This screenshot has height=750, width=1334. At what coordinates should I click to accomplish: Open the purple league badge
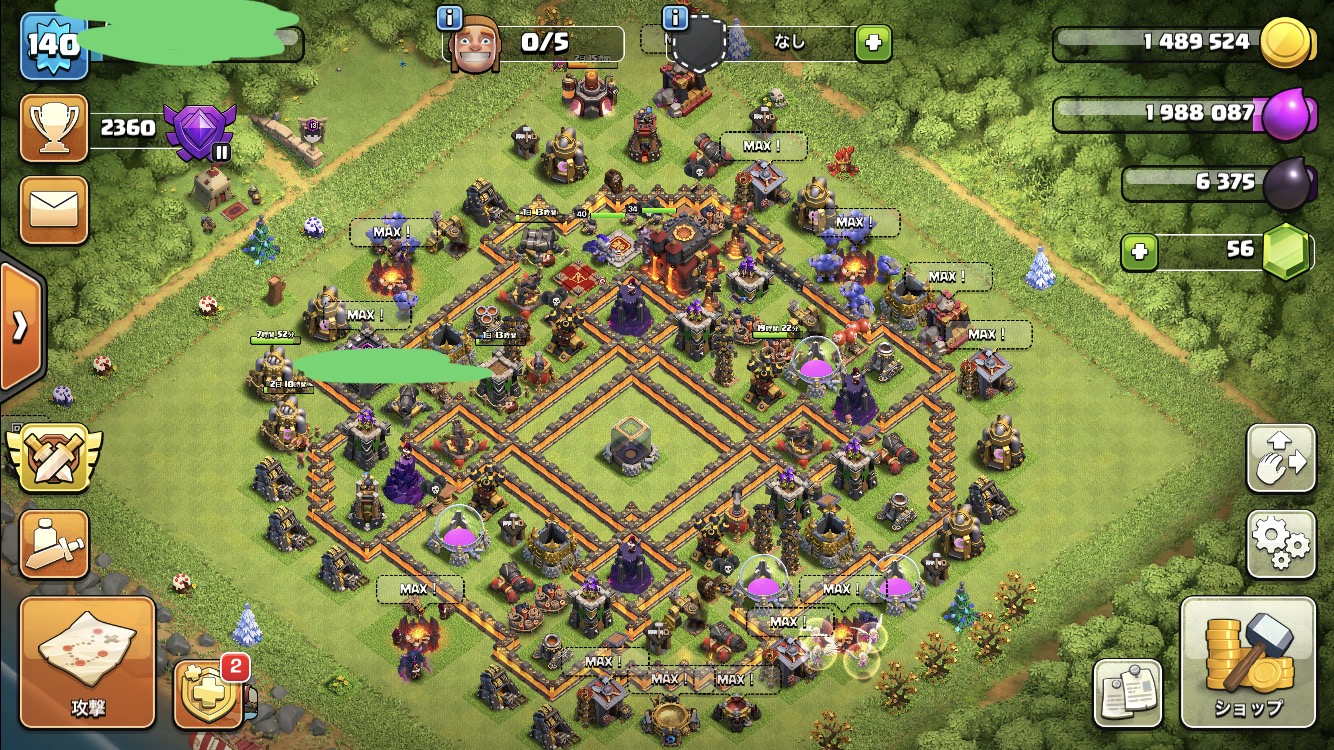tap(199, 130)
